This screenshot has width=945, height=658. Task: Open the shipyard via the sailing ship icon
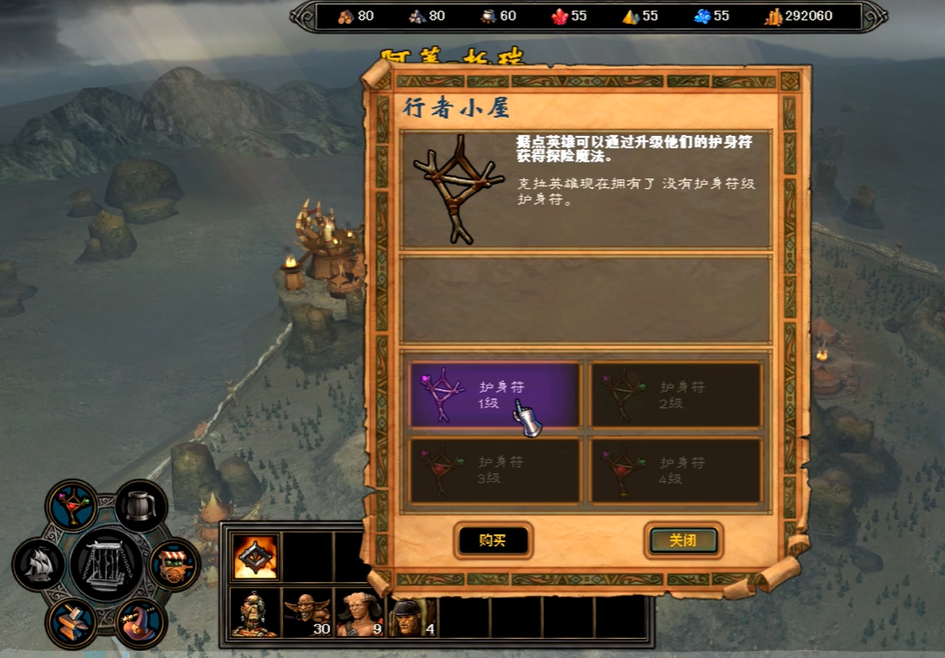pyautogui.click(x=39, y=564)
